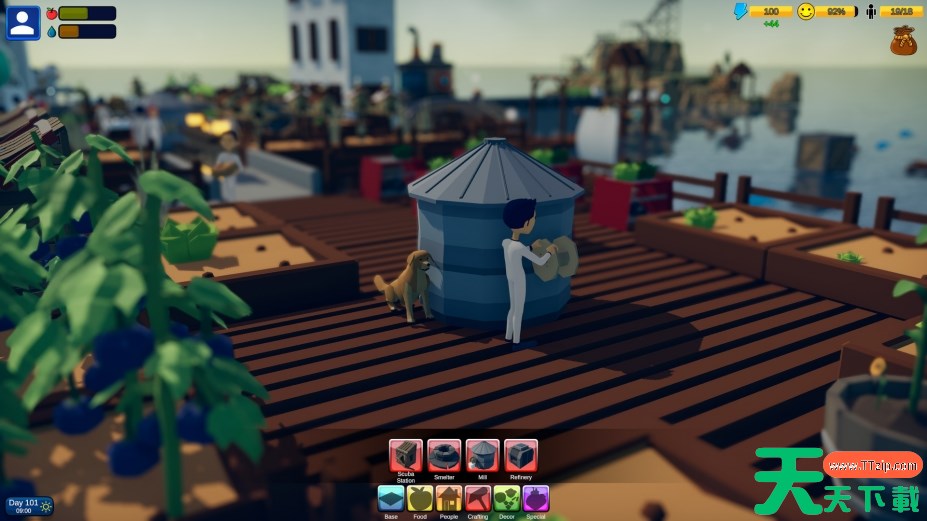Click the Day 101 clock panel

point(29,506)
